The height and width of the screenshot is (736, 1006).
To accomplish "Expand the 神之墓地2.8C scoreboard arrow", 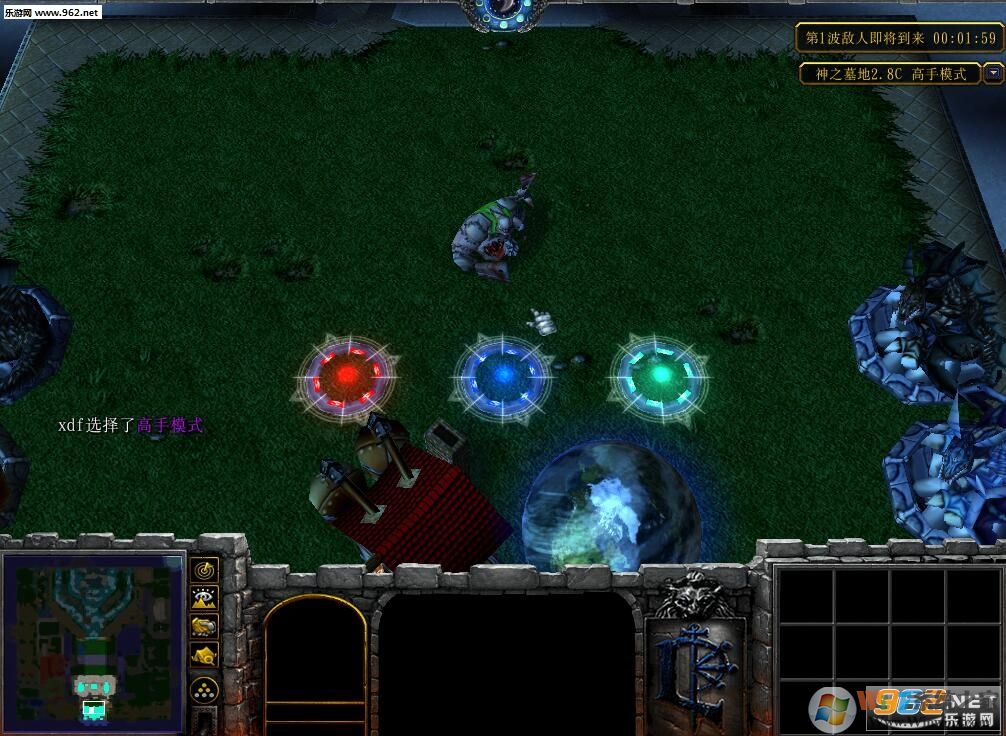I will (992, 73).
